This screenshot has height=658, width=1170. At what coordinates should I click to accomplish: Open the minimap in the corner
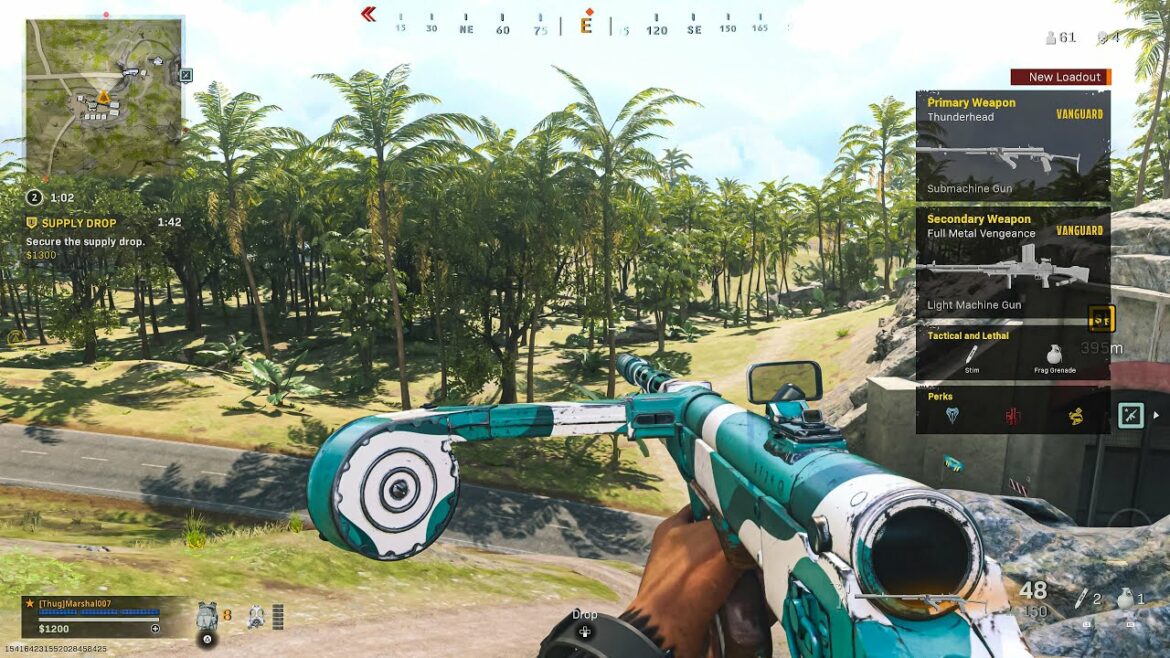[x=104, y=97]
